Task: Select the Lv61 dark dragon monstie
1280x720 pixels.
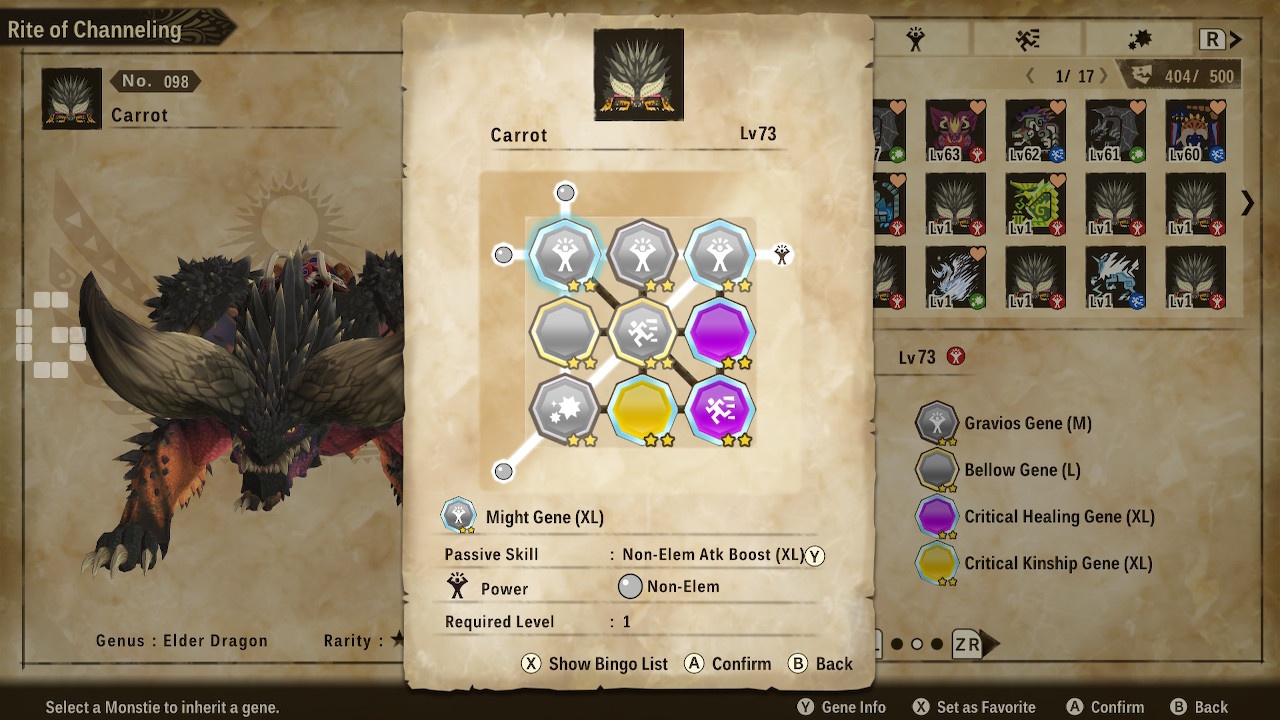Action: point(1115,131)
